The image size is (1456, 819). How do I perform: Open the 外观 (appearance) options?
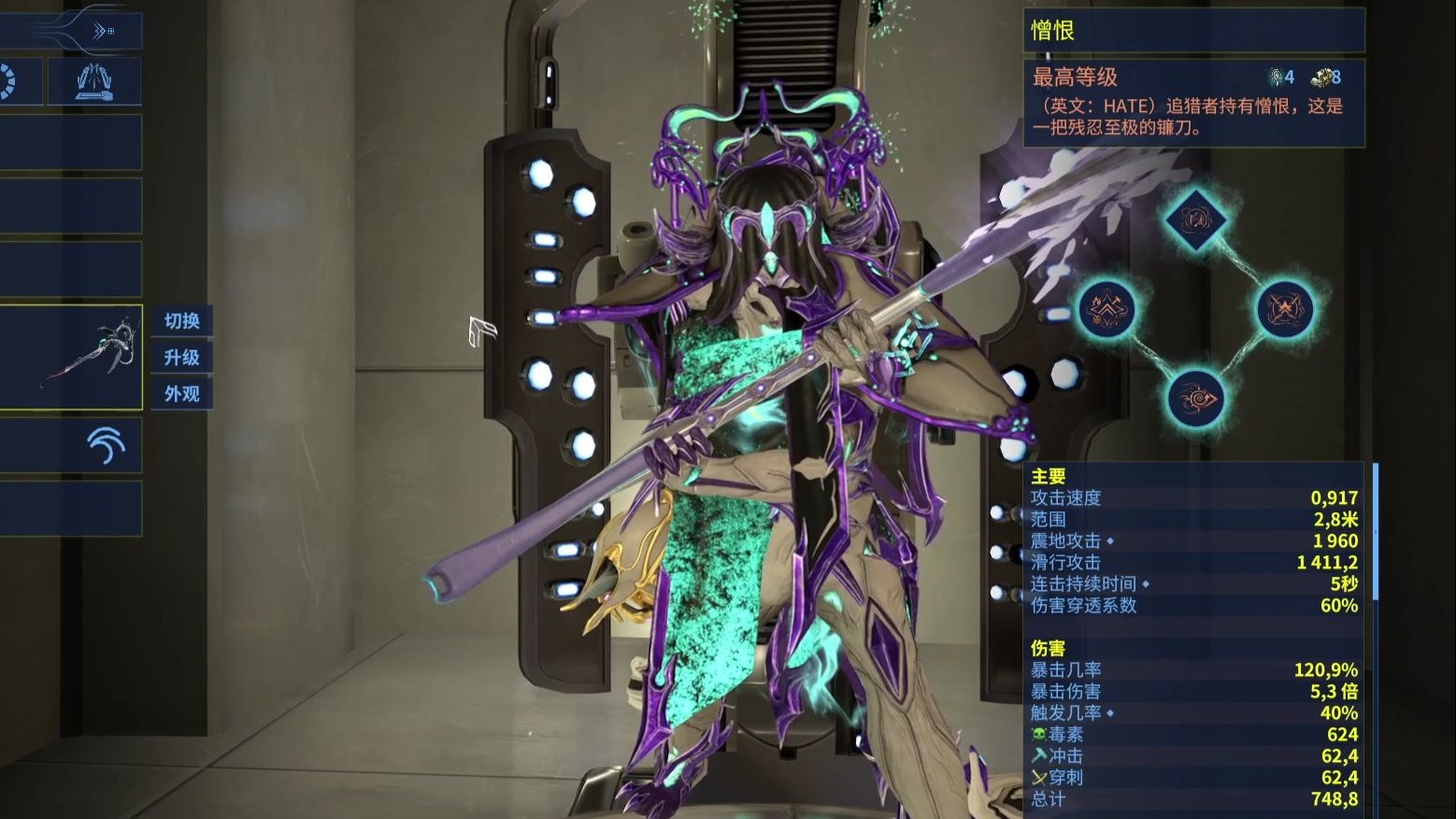click(182, 394)
